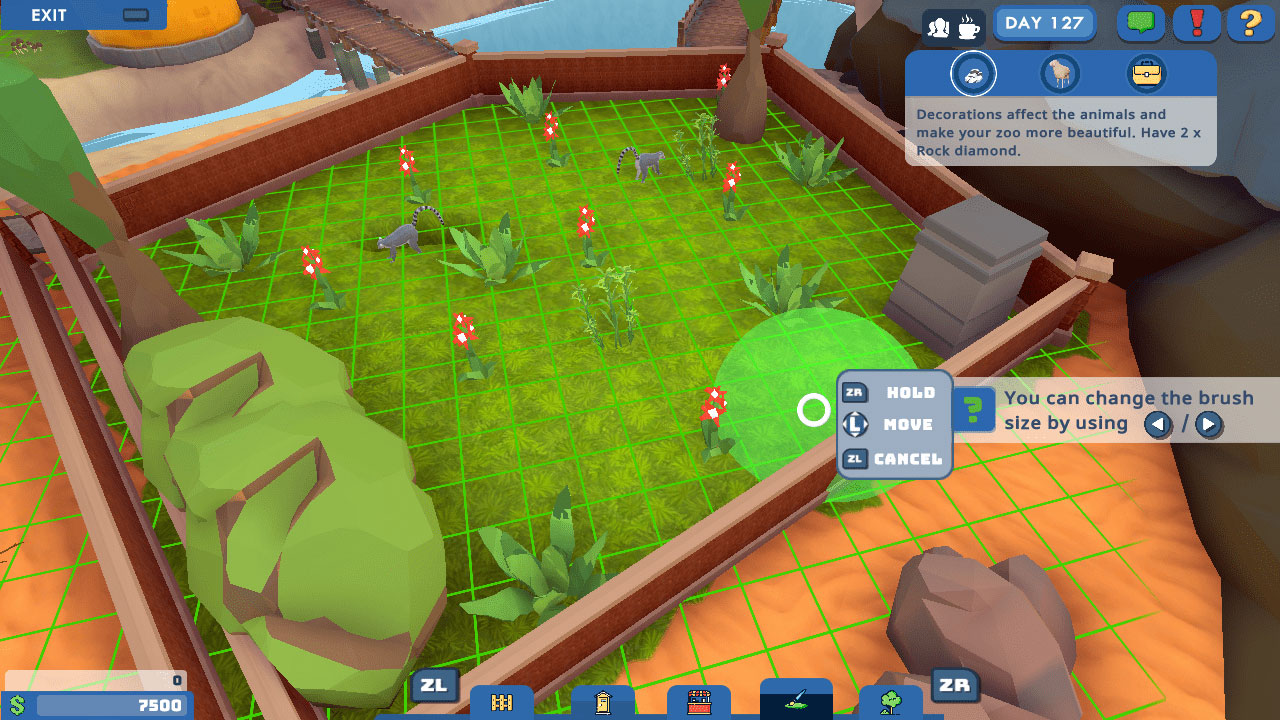Select the Rock diamond objective circle
This screenshot has width=1280, height=720.
point(974,73)
